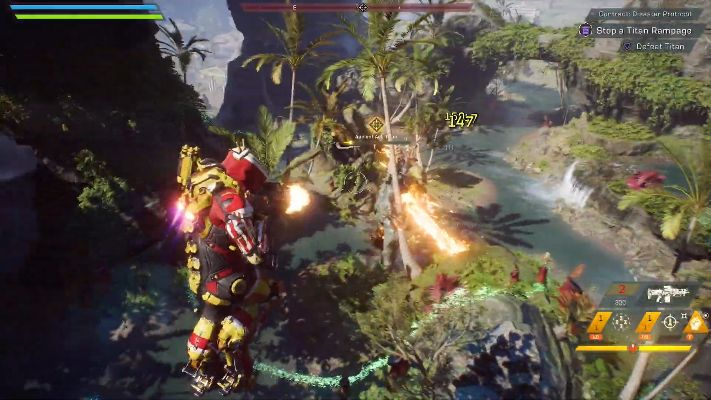Activate the dotted-circle gear ability icon
711x400 pixels.
click(x=621, y=322)
